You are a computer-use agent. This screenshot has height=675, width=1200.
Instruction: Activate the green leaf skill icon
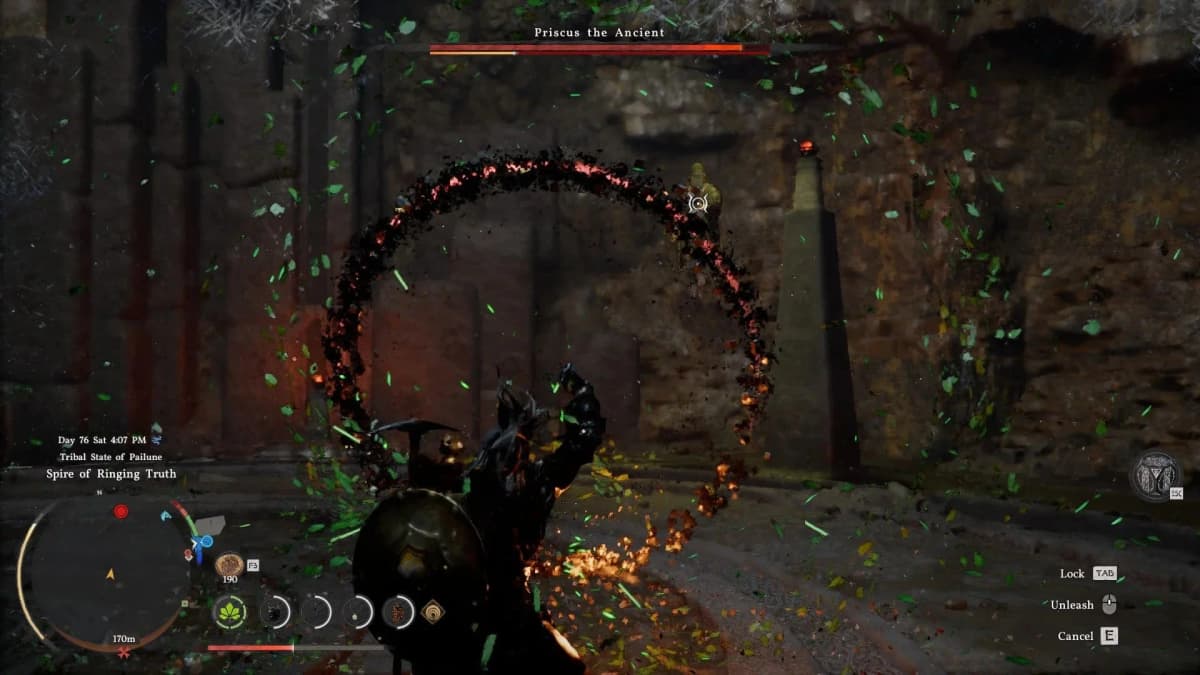tap(231, 611)
